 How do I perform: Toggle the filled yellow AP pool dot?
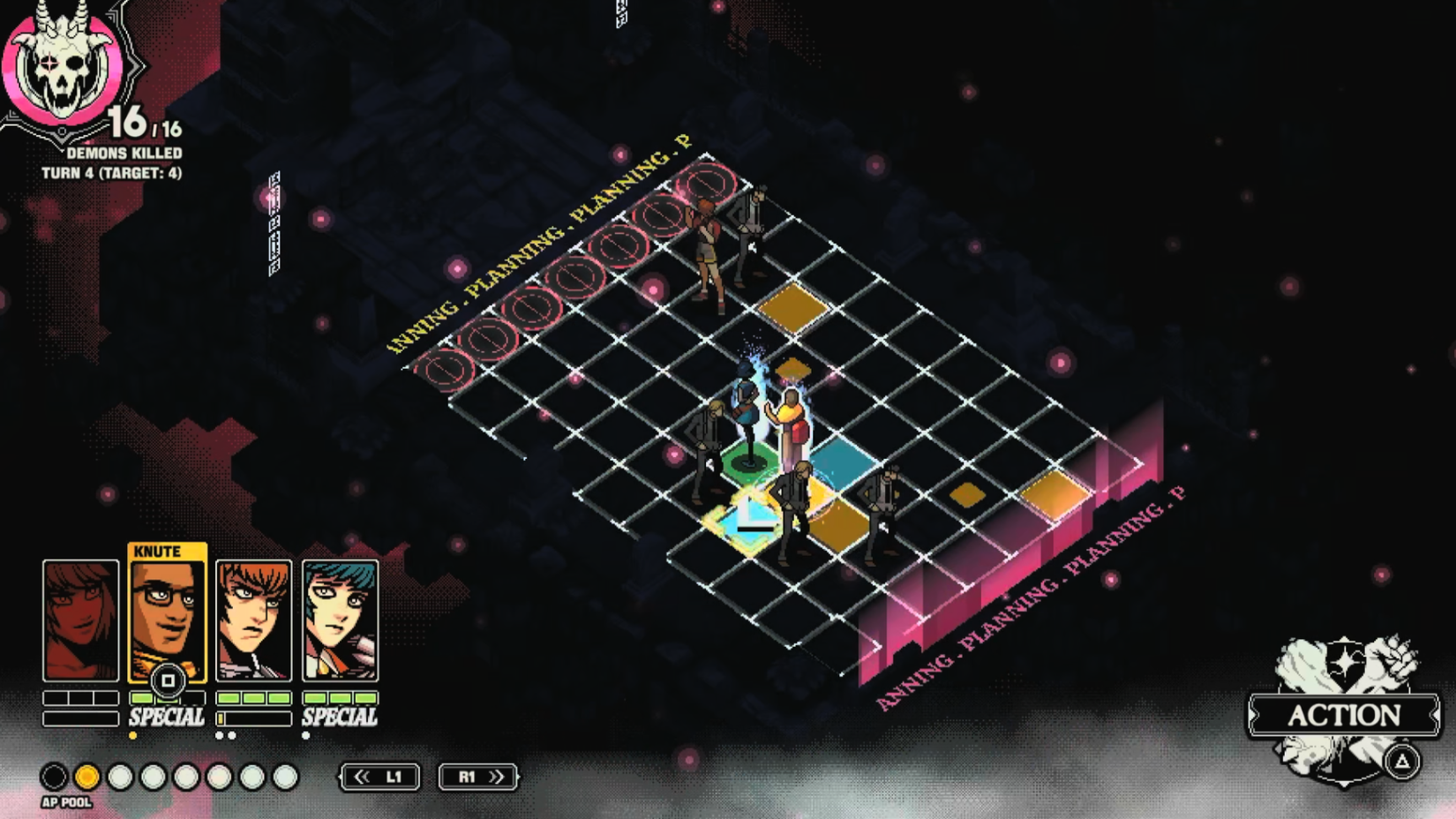click(x=86, y=778)
